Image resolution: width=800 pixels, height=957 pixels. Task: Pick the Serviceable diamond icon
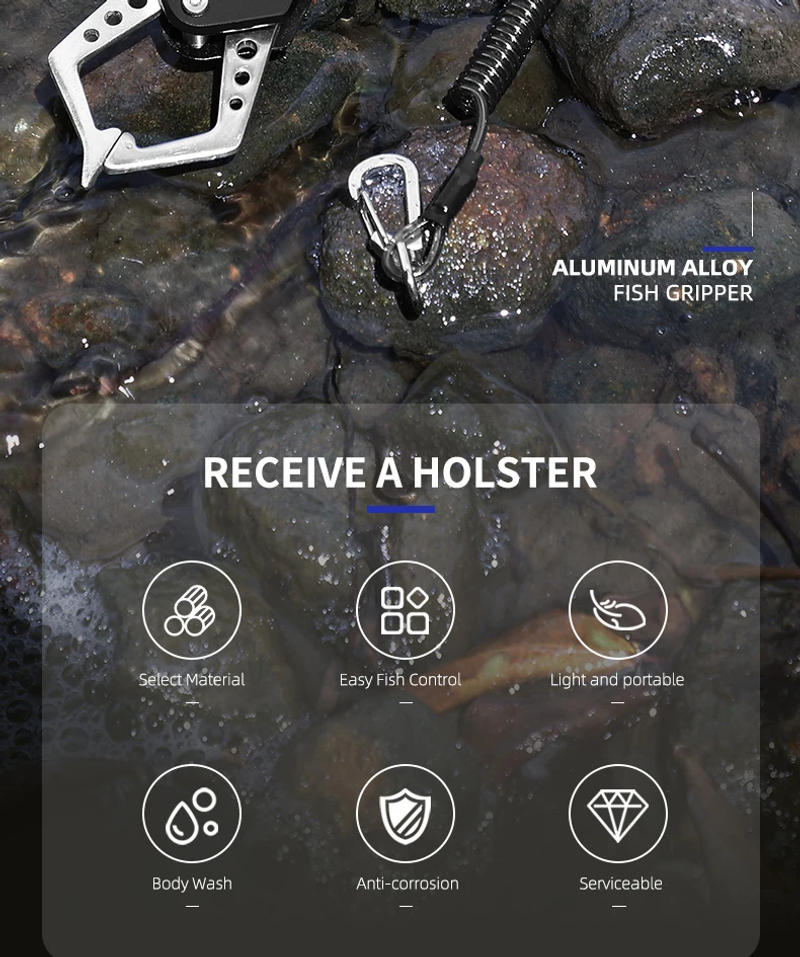point(618,814)
